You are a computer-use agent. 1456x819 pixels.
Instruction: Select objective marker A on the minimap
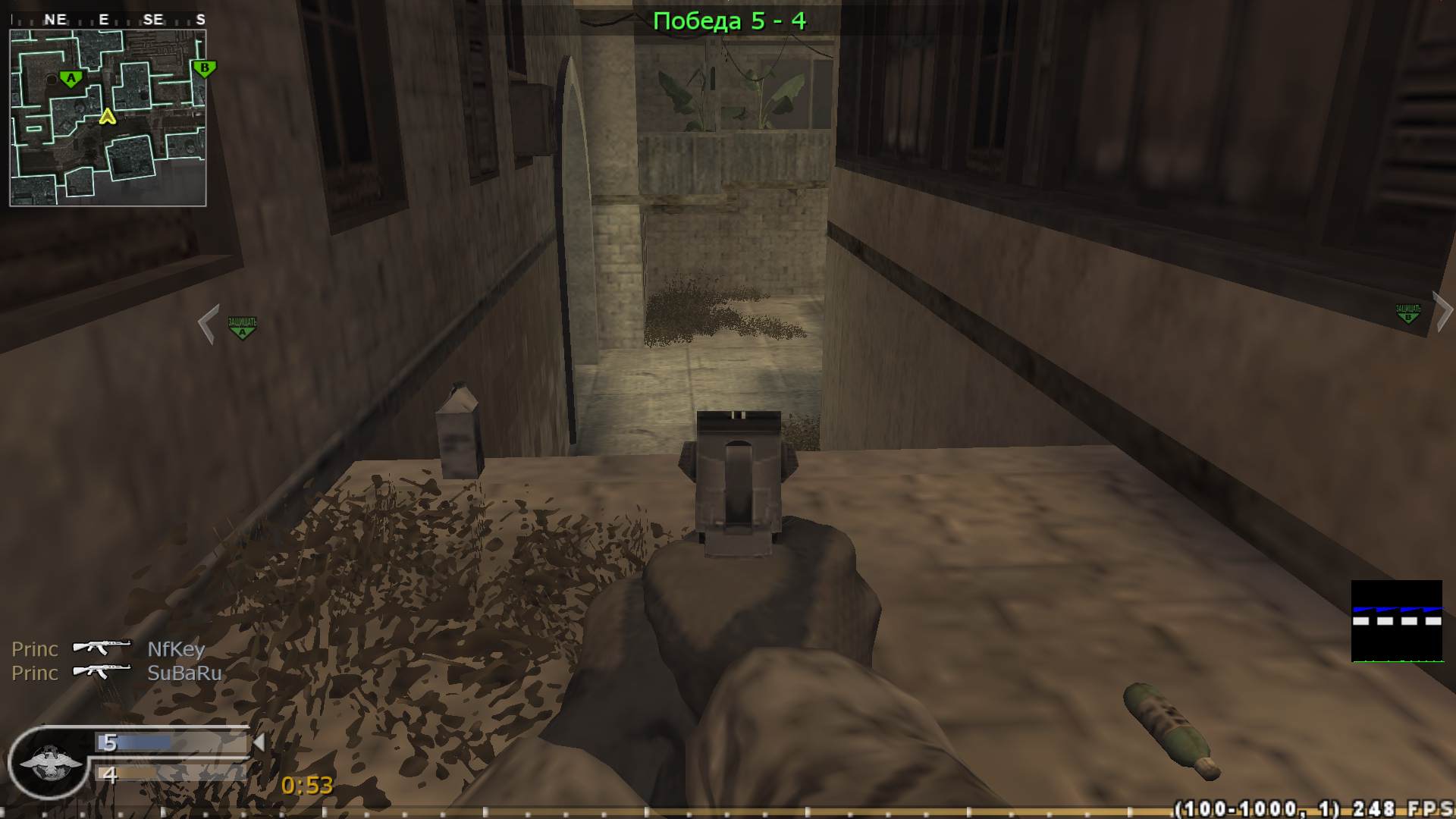[x=70, y=77]
